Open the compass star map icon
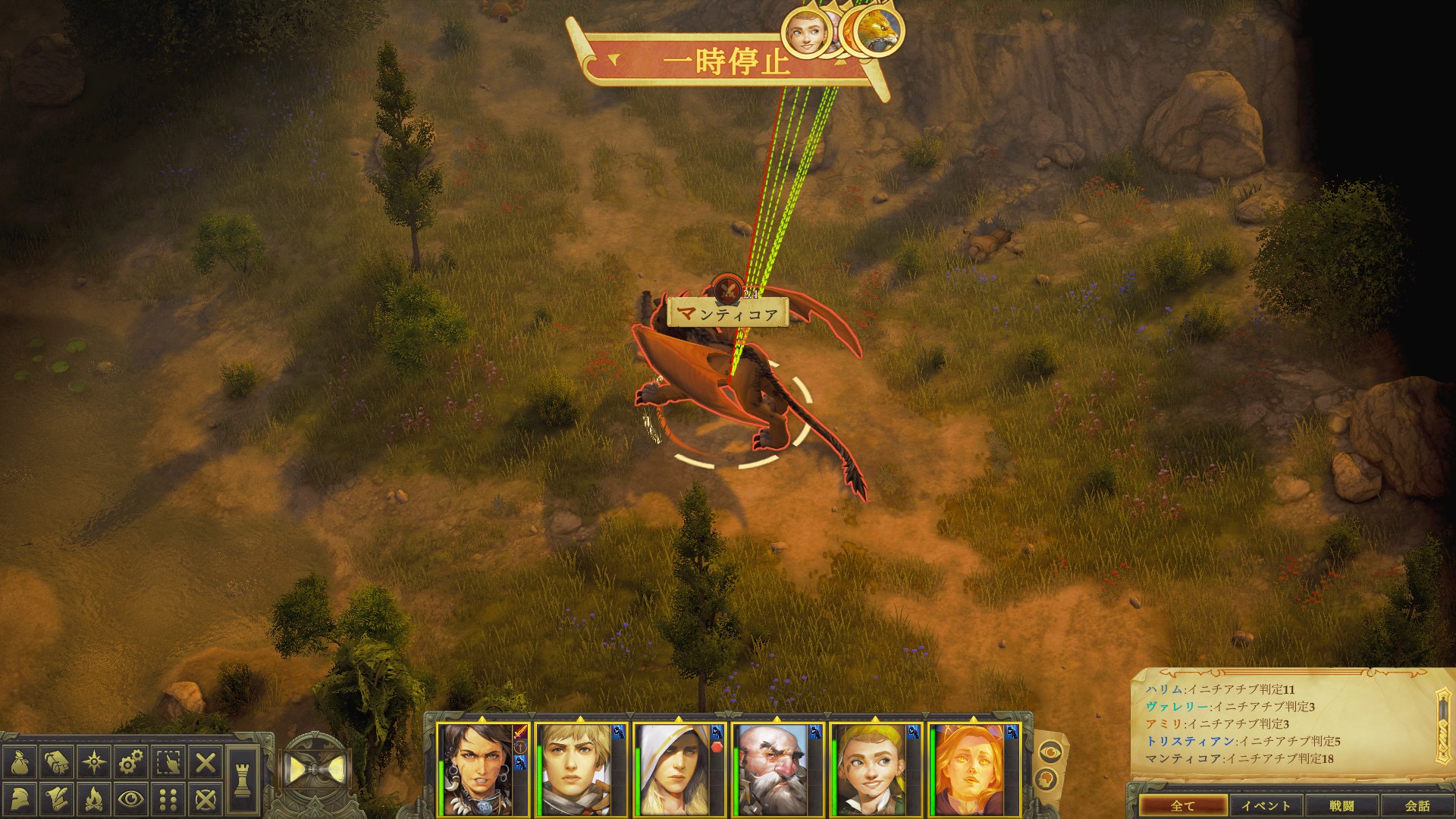 (94, 762)
